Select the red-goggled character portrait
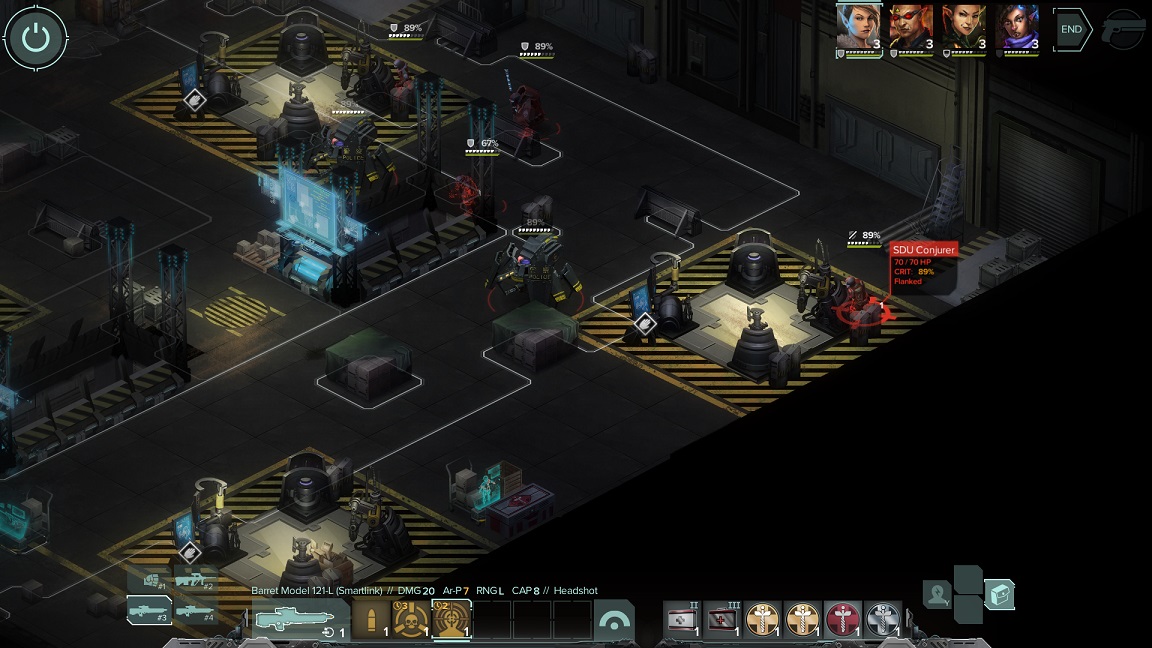Screen dimensions: 1152x648 [911, 27]
